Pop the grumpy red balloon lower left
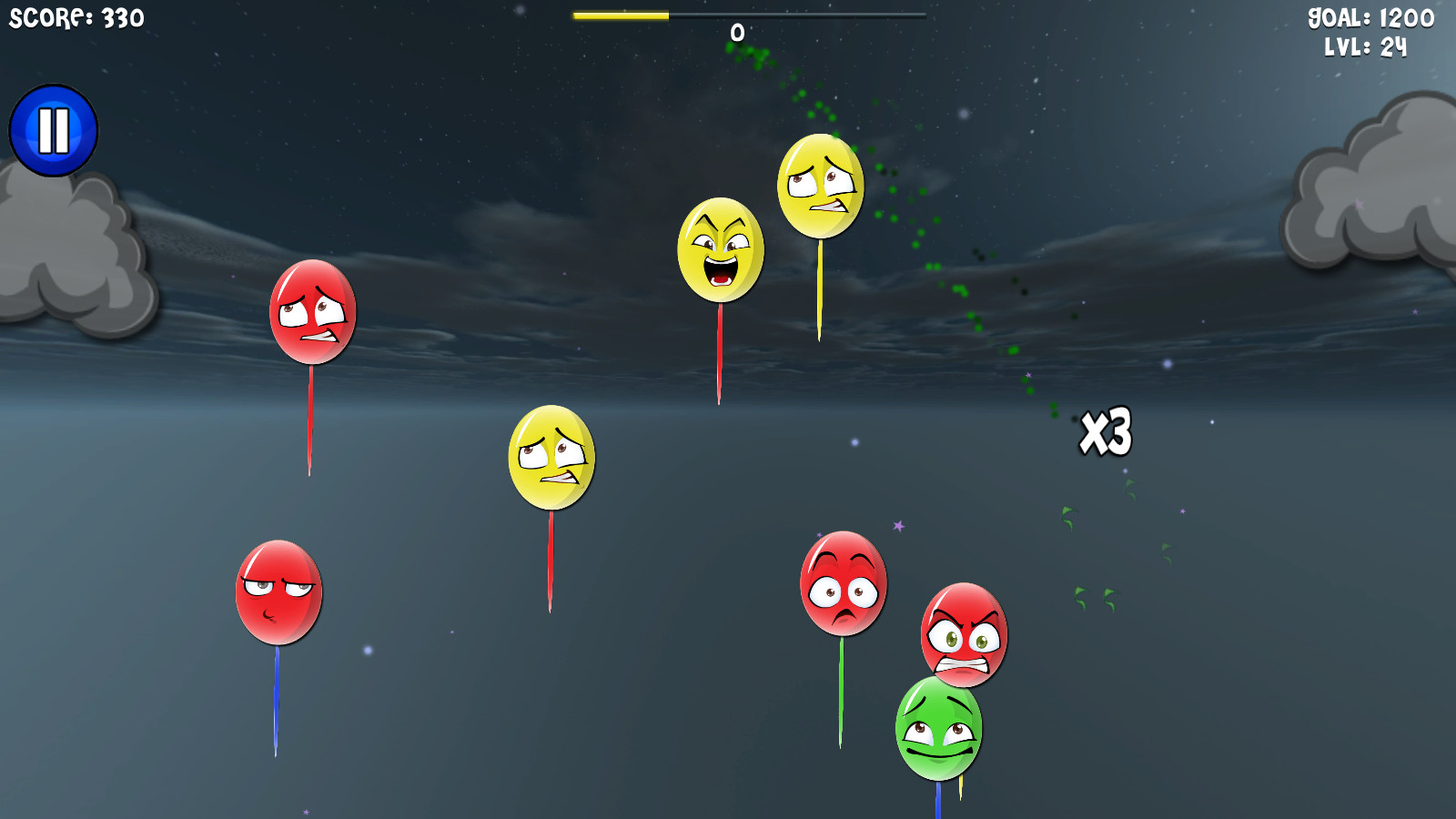1456x819 pixels. click(278, 593)
